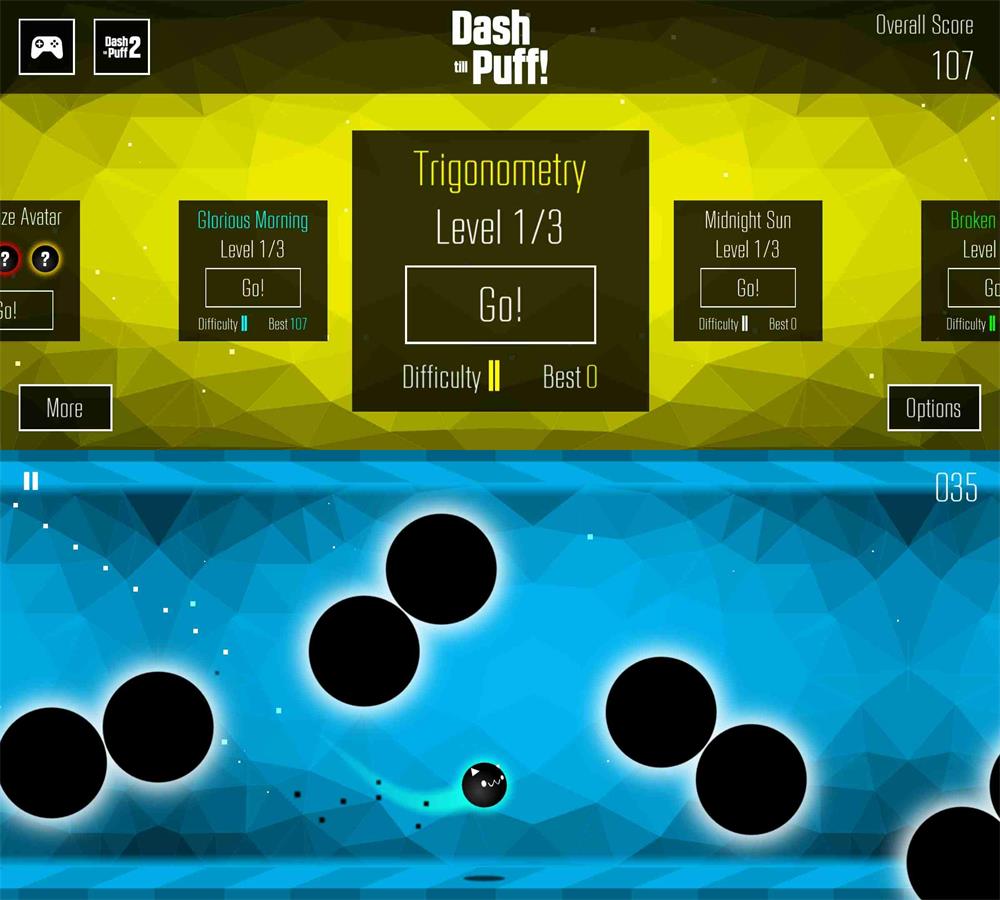The width and height of the screenshot is (1000, 900).
Task: Open the Dash till Puff 2 link
Action: click(122, 47)
